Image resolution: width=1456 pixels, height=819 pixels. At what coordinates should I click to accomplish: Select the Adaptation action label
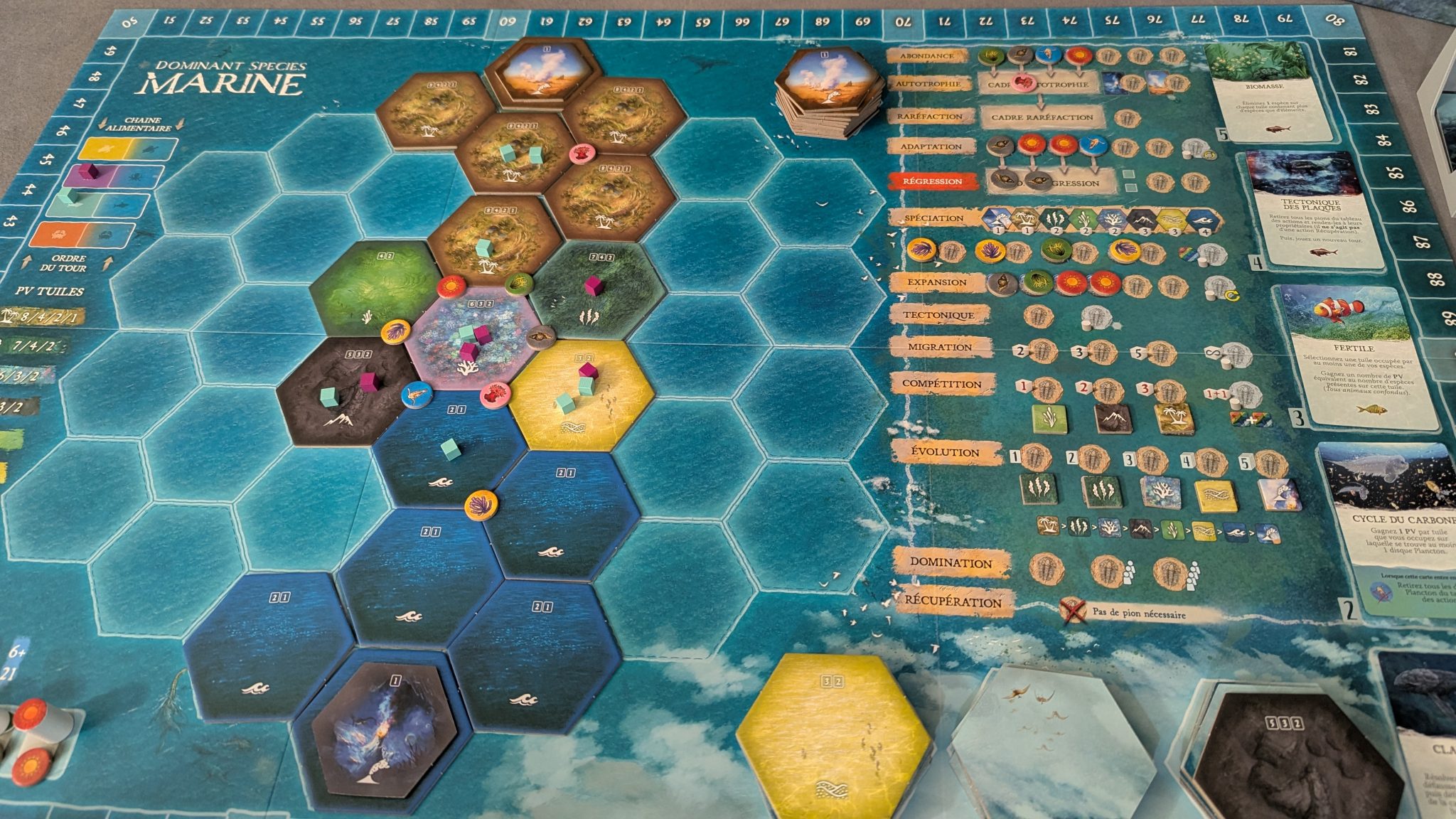[931, 146]
